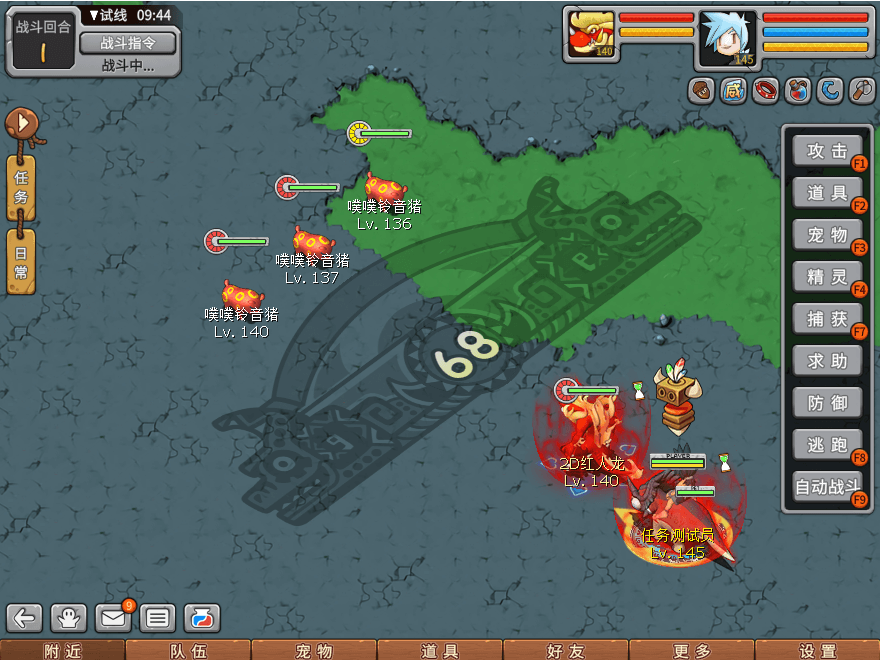Click the blue crescent moon icon
The height and width of the screenshot is (660, 880).
(x=830, y=91)
